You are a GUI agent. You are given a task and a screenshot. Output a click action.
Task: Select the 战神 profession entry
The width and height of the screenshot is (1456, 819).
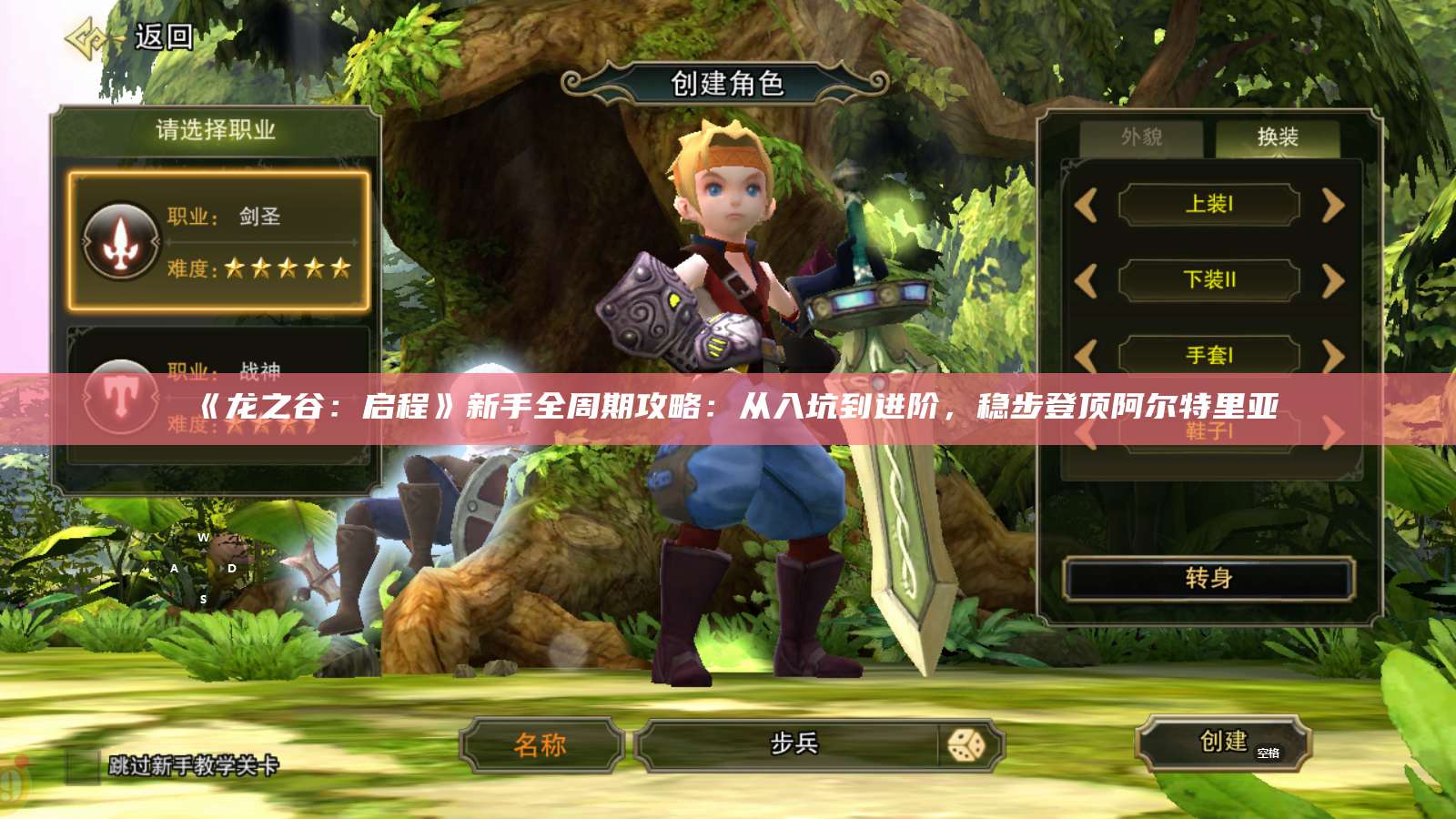tap(218, 394)
